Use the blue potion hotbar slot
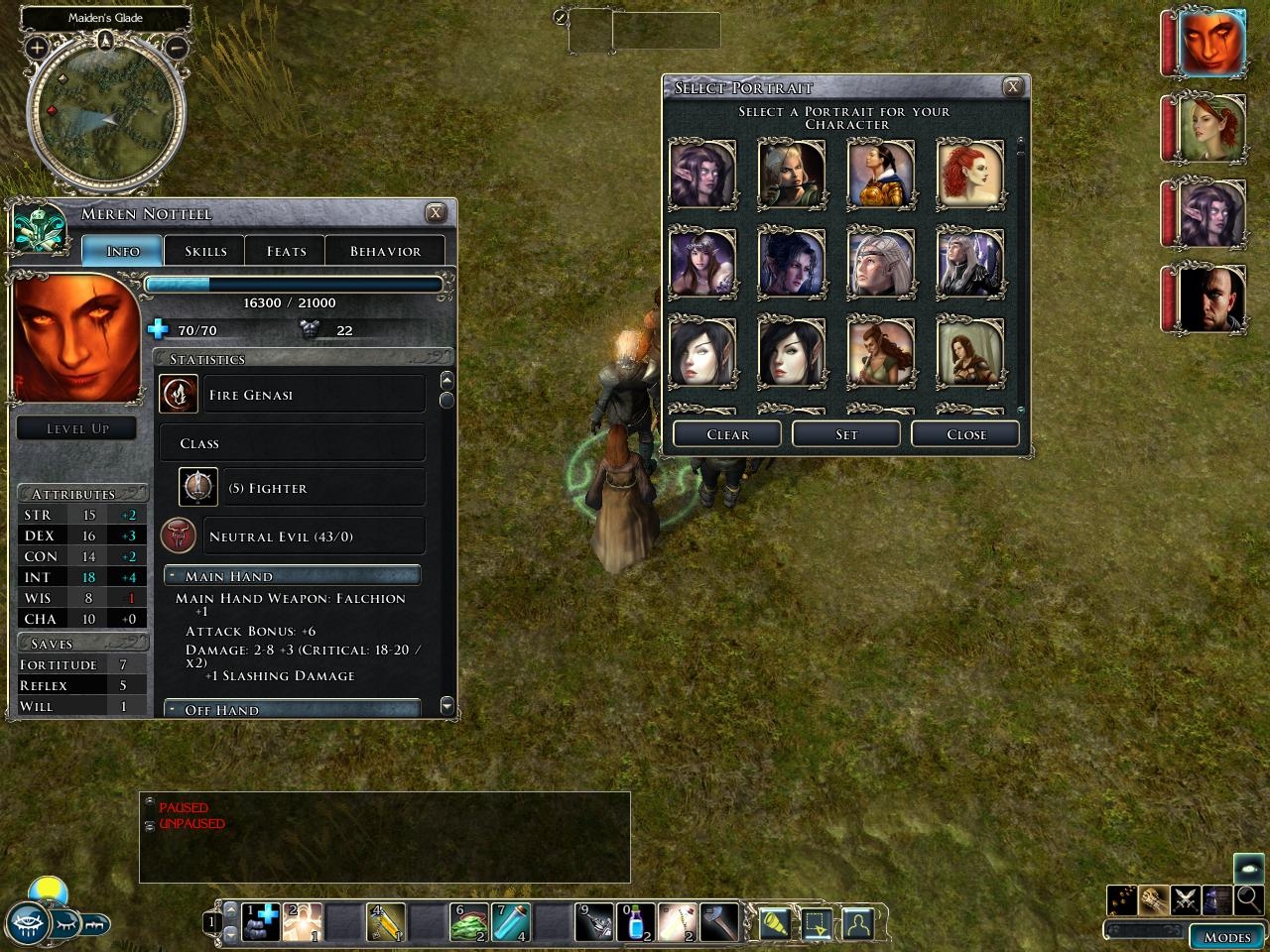 635,923
